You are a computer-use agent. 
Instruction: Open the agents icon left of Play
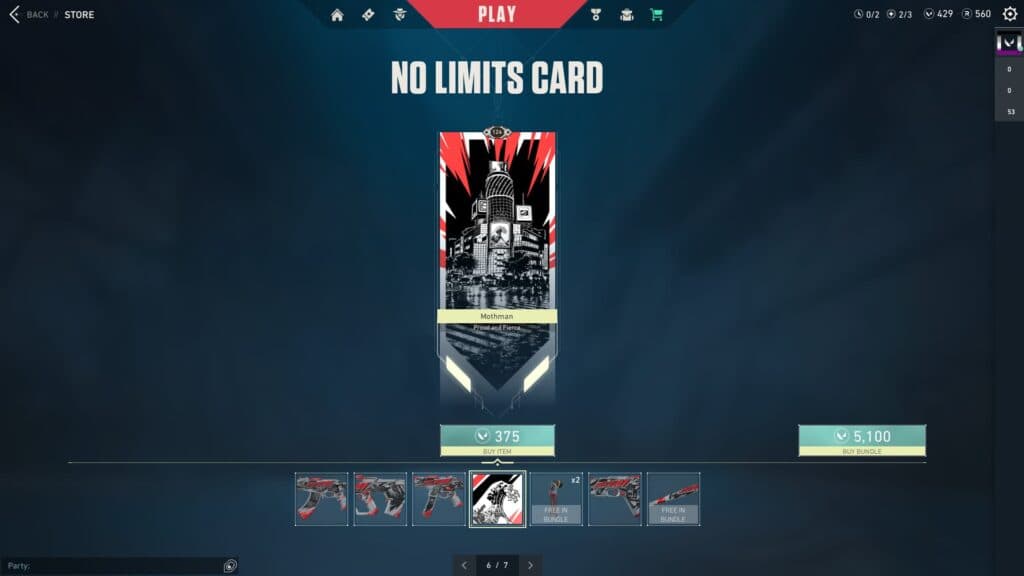[x=400, y=15]
